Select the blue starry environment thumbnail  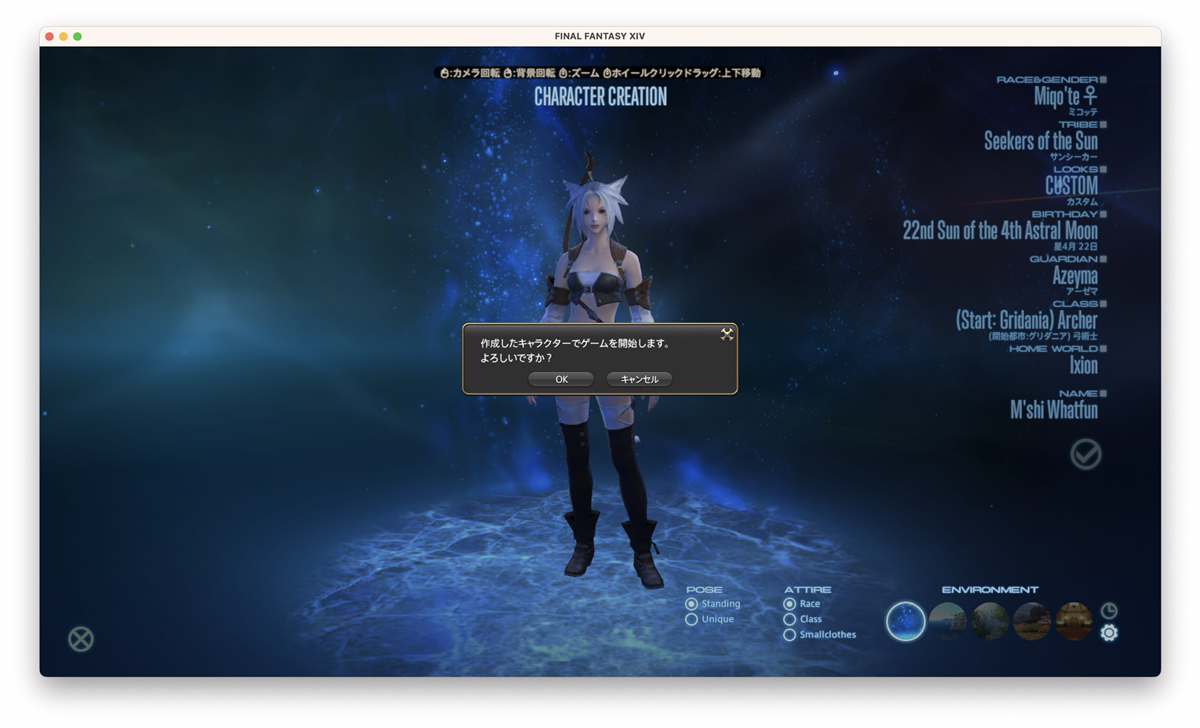[906, 621]
